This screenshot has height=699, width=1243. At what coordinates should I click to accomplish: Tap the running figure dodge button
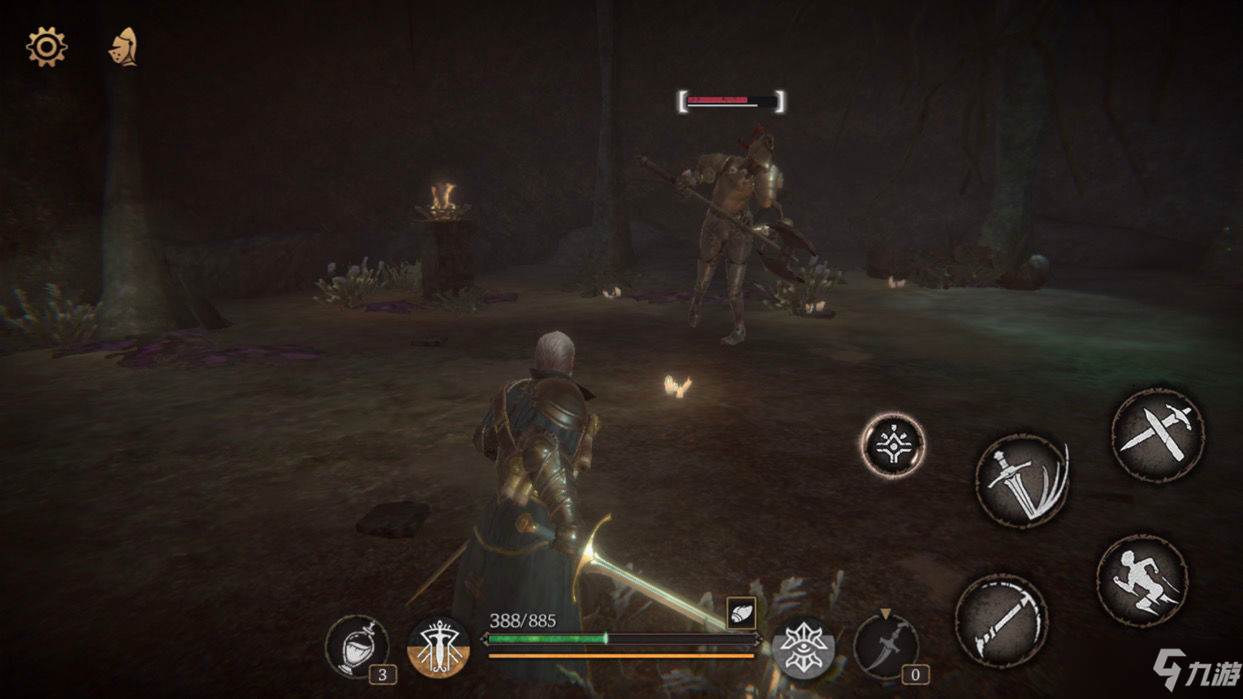[x=1142, y=581]
